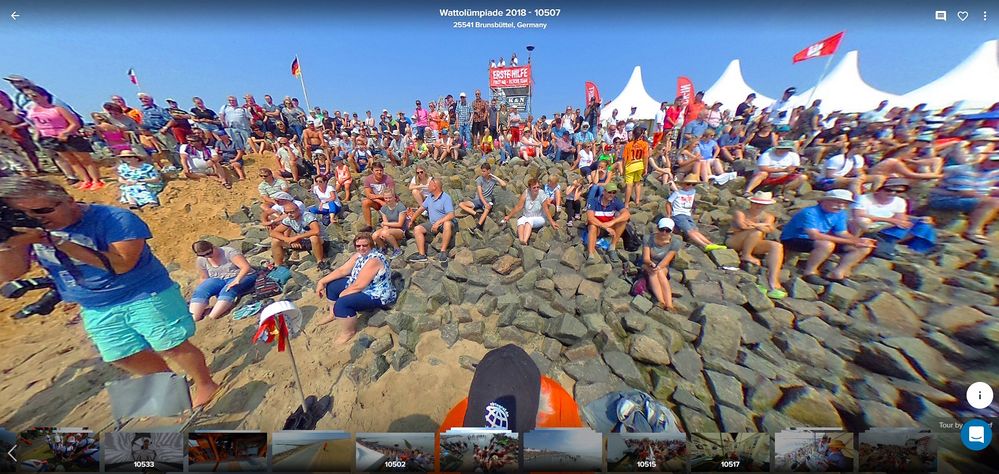Screen dimensions: 999x474
Task: Select the thumbnail labeled 10502
Action: pyautogui.click(x=395, y=452)
